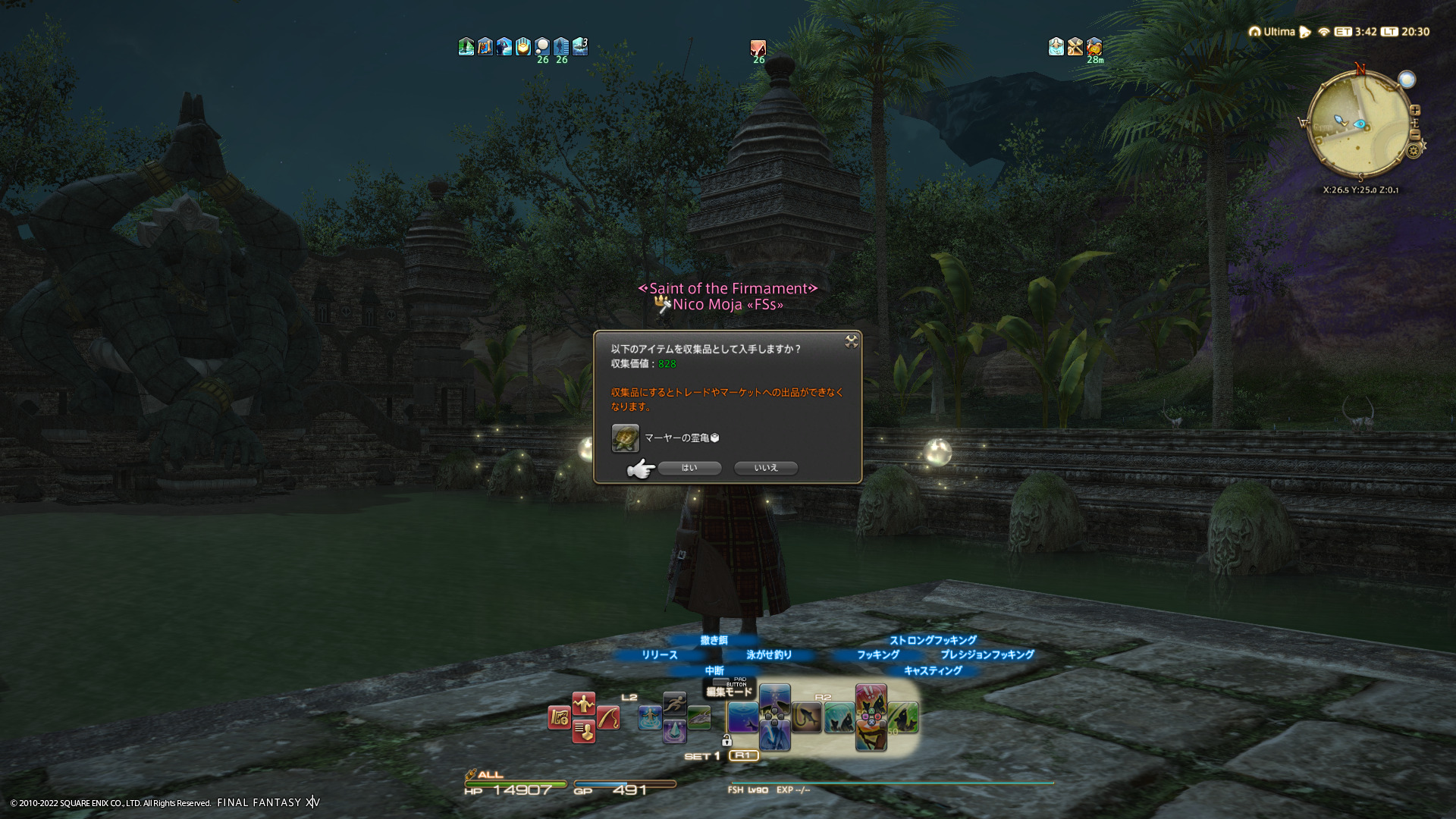The image size is (1456, 819).
Task: Confirm with the はい button
Action: point(689,468)
